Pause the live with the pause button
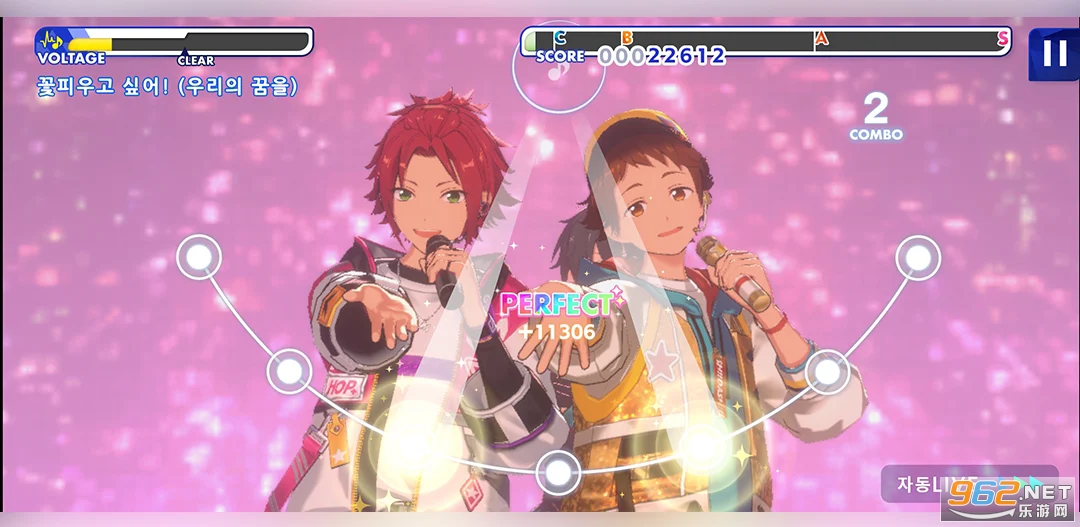The image size is (1080, 527). (x=1054, y=53)
